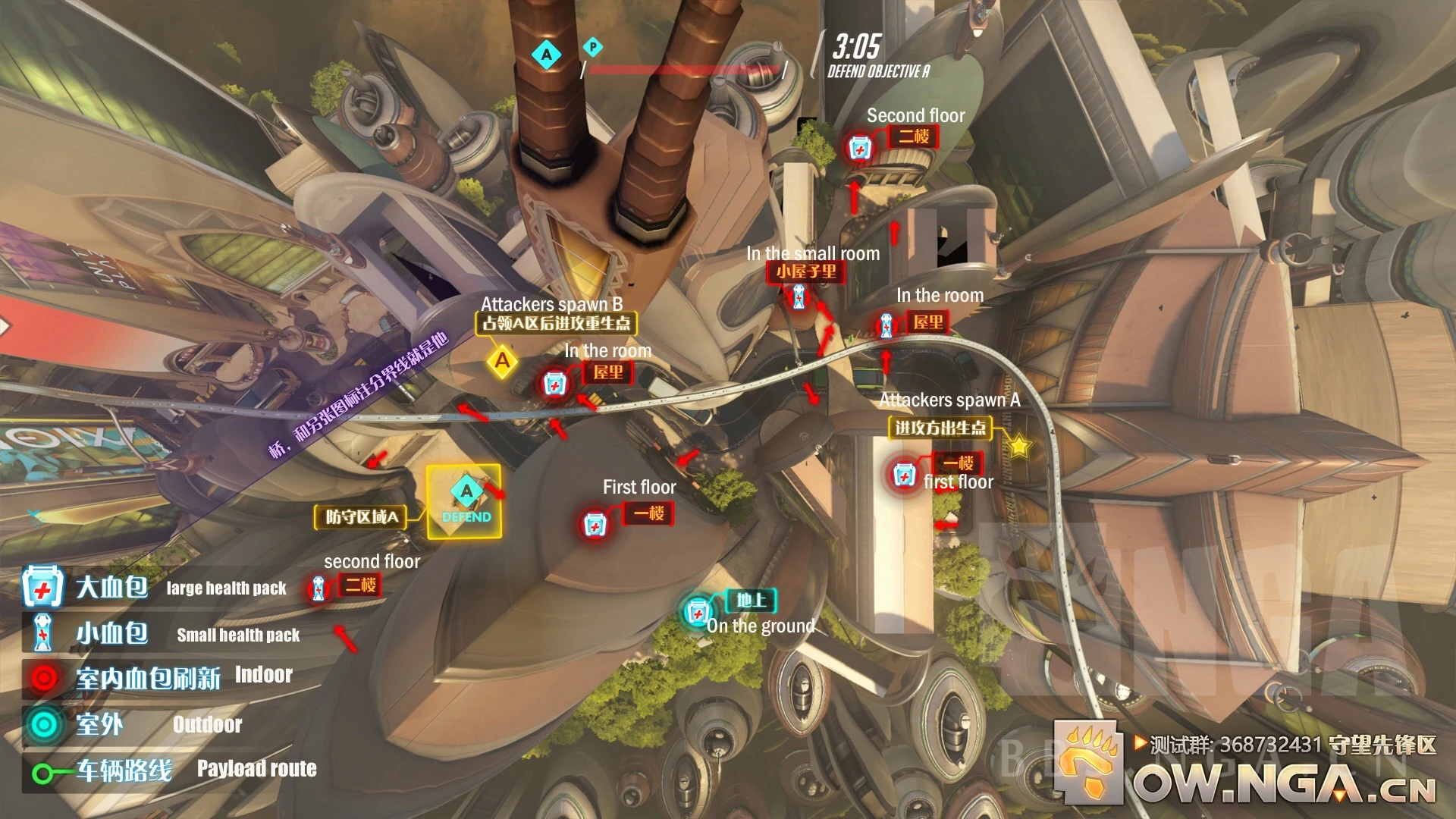
Task: Click the small health pack in the small room
Action: [x=799, y=297]
